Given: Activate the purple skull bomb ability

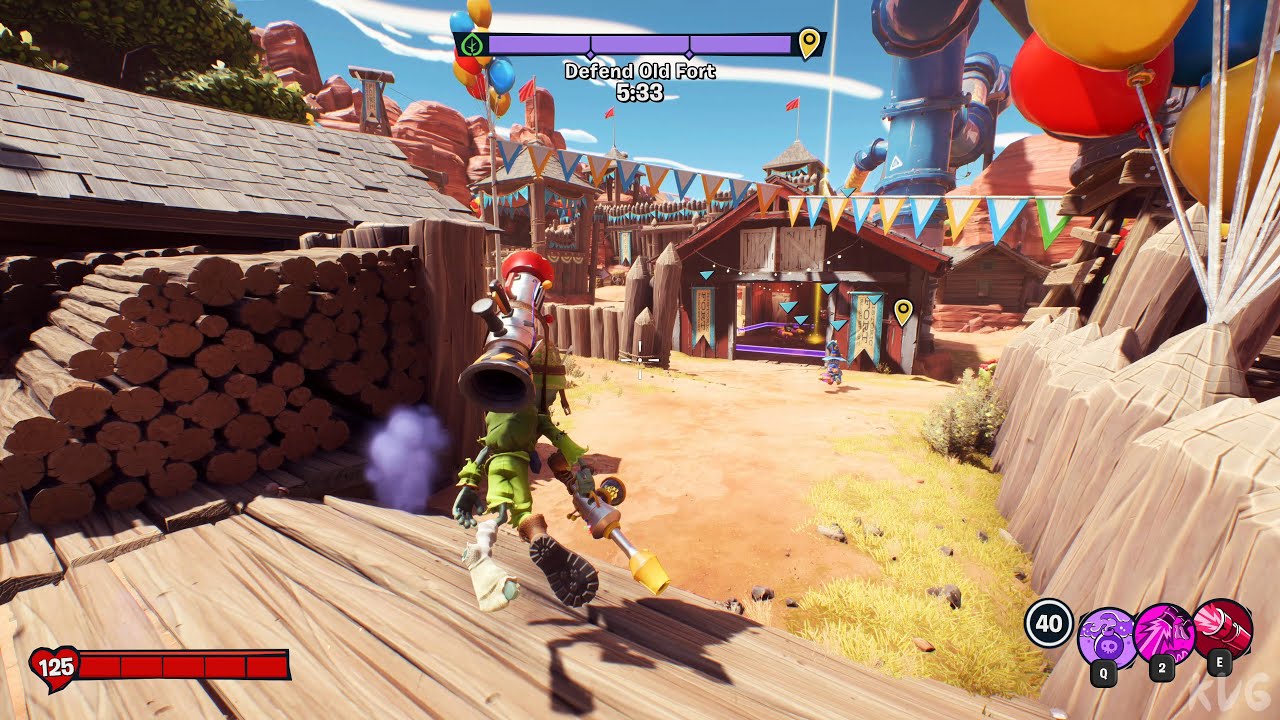Looking at the screenshot, I should point(1105,634).
